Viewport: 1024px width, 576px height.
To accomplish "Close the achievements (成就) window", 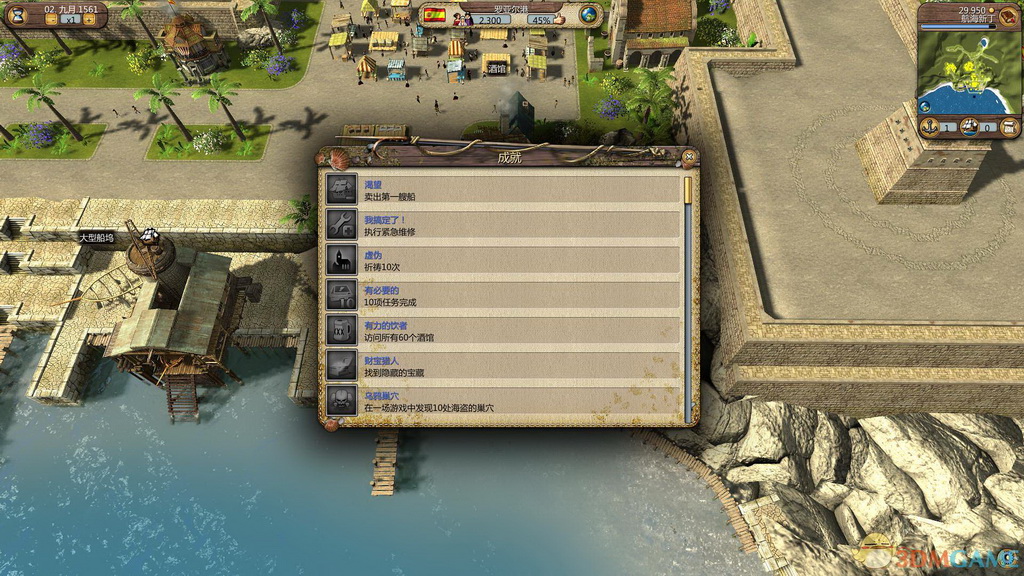I will click(689, 156).
